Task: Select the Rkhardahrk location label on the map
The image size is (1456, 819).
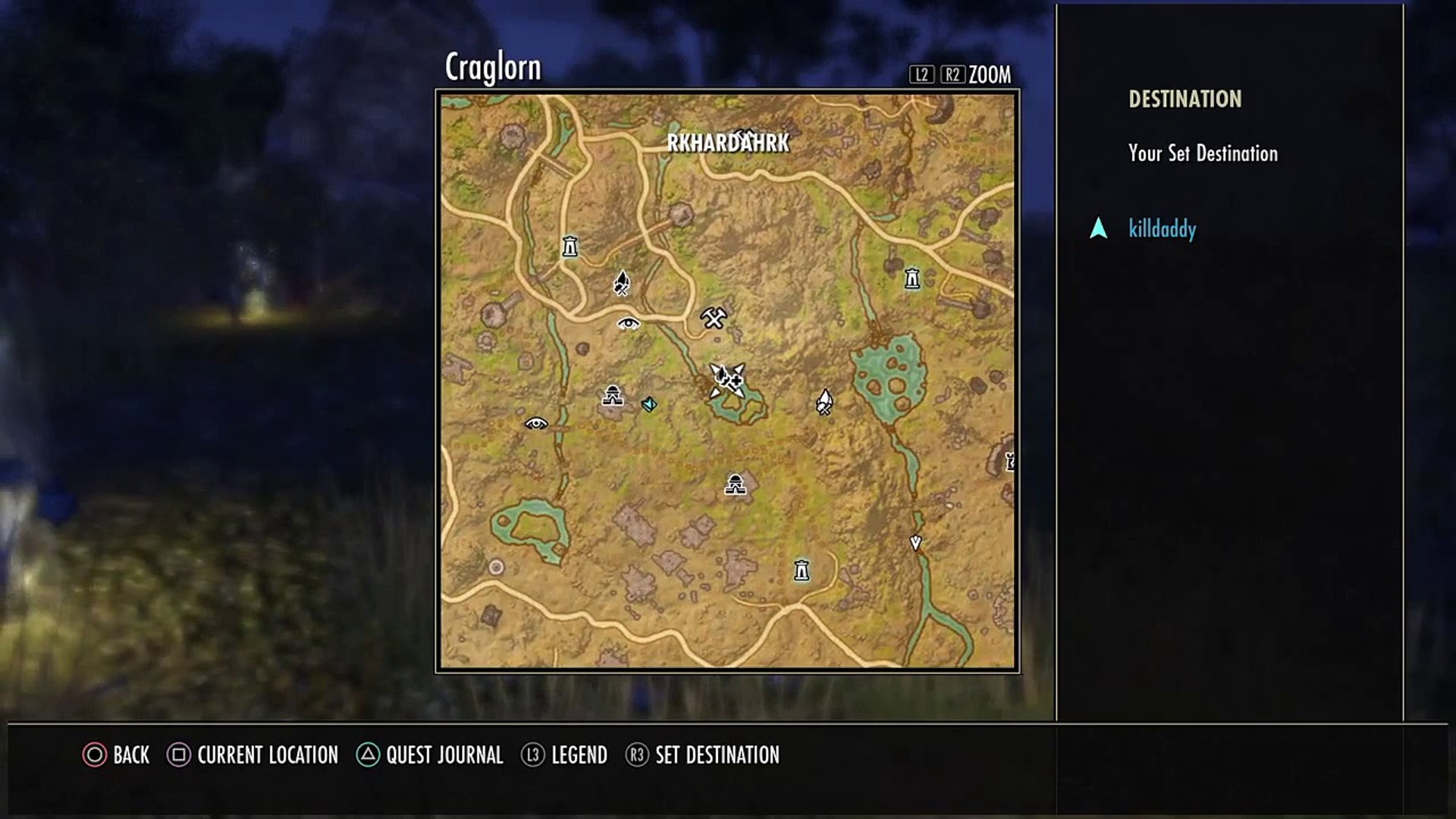Action: tap(728, 143)
